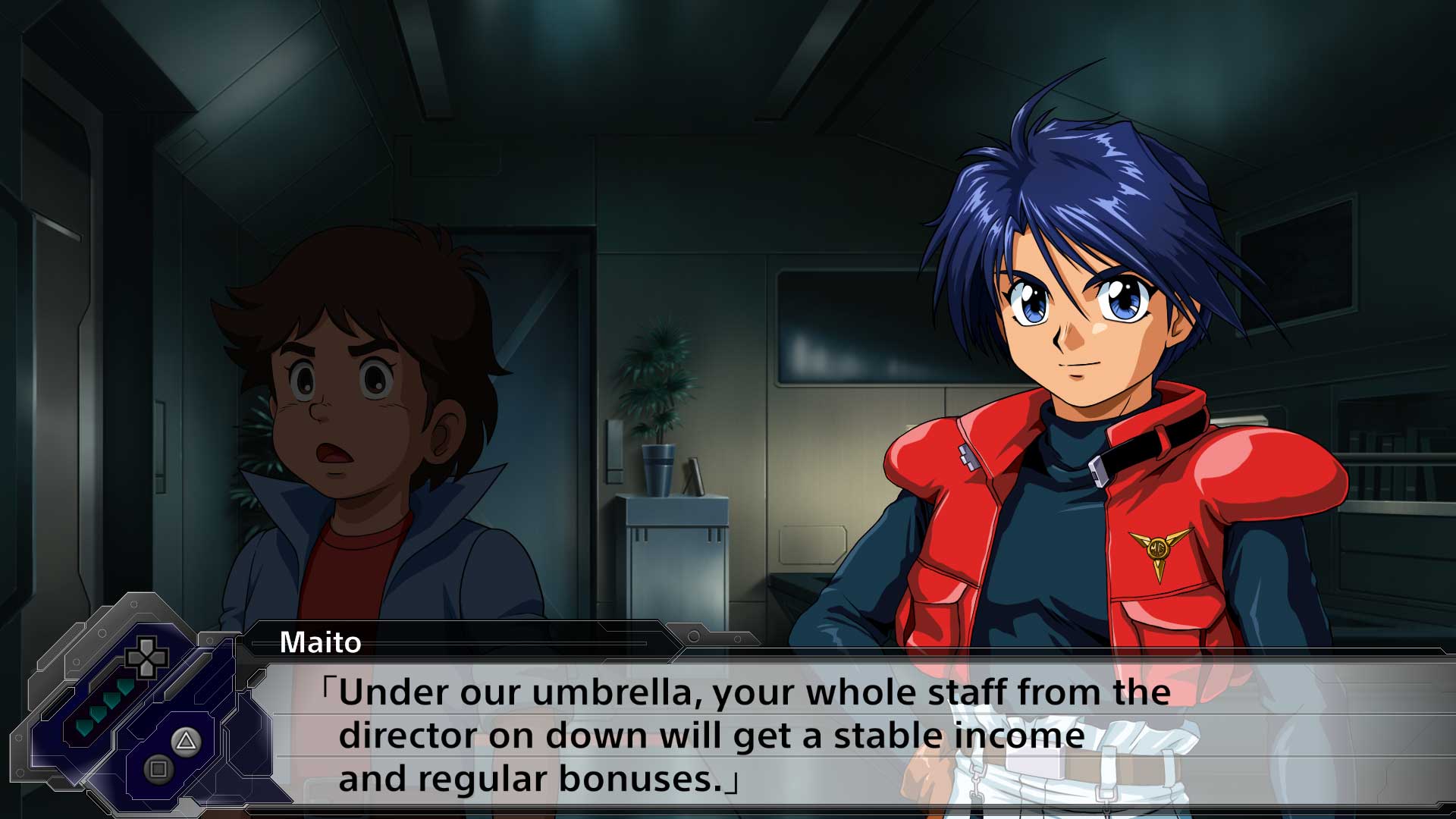1456x819 pixels.
Task: Click the topmost teal chevron indicator
Action: pyautogui.click(x=124, y=687)
